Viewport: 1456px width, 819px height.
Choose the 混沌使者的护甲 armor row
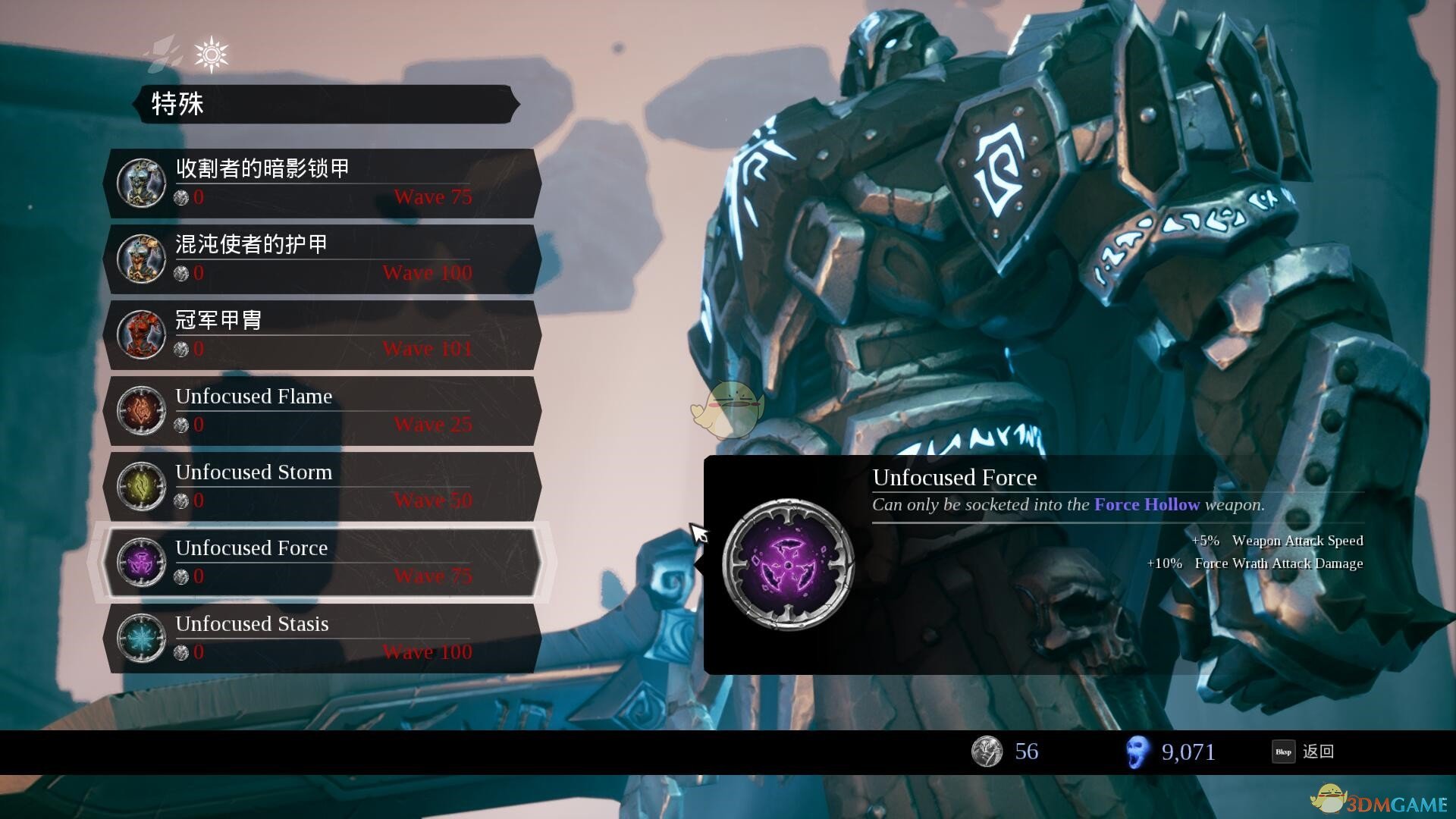pos(322,259)
